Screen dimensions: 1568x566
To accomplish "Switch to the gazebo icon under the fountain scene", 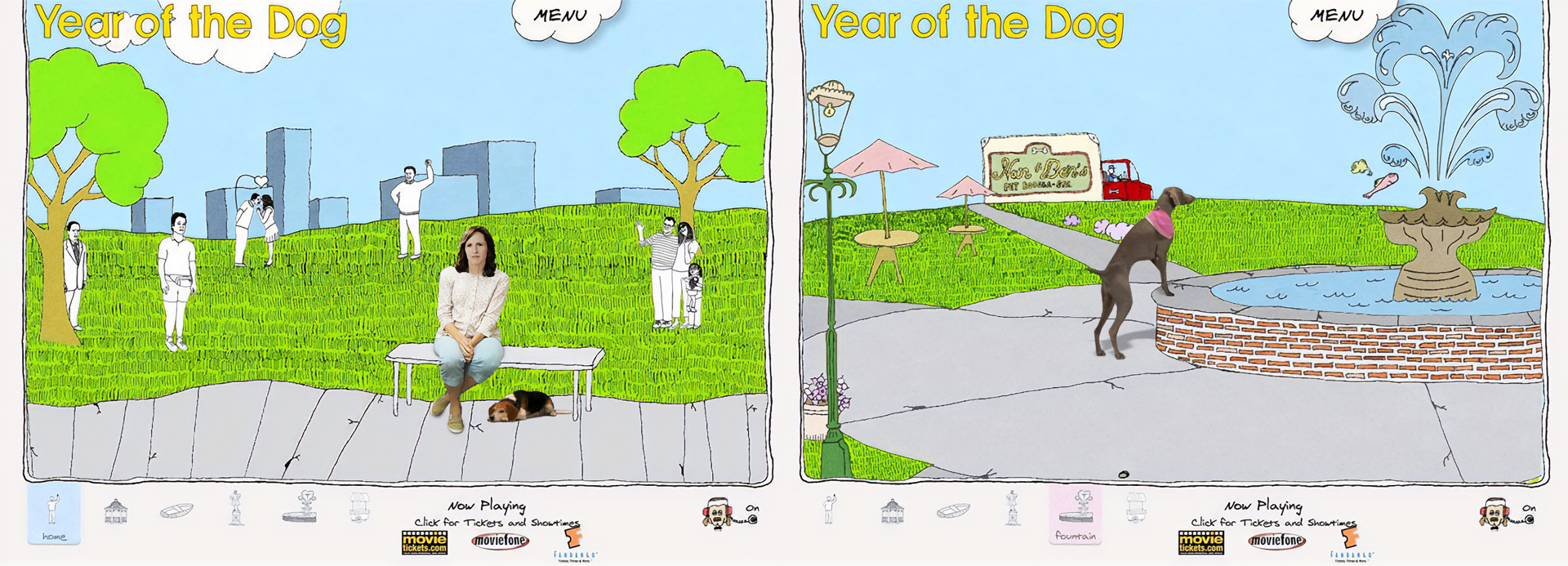I will (892, 511).
